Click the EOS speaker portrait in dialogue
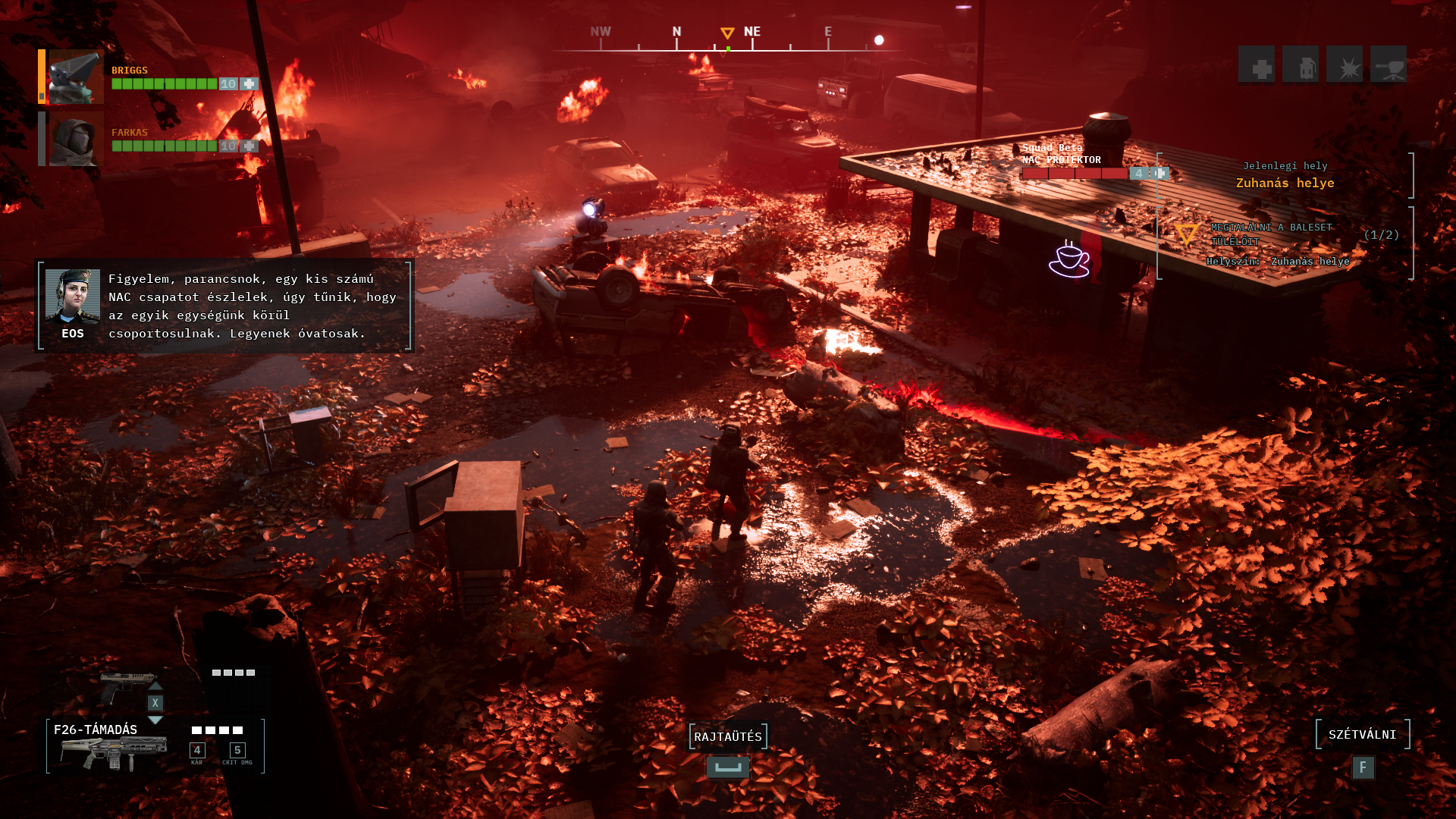This screenshot has width=1456, height=819. [x=73, y=297]
